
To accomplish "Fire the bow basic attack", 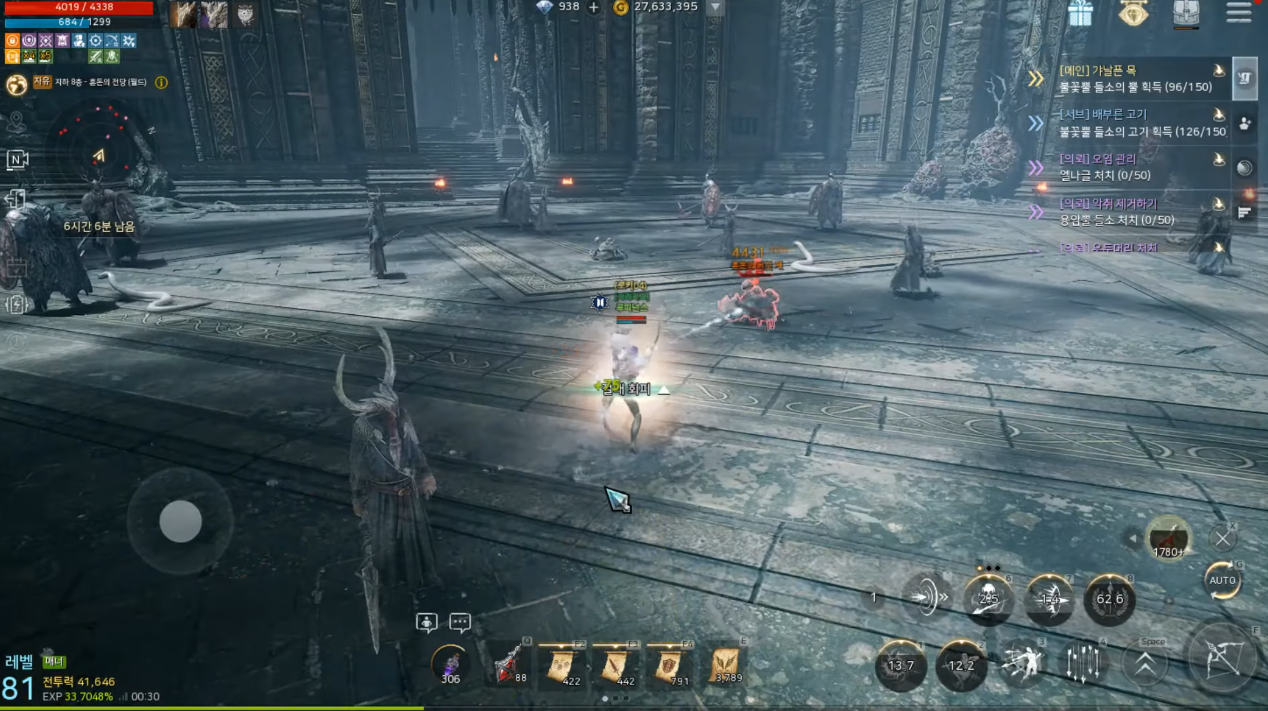I will [x=1221, y=656].
